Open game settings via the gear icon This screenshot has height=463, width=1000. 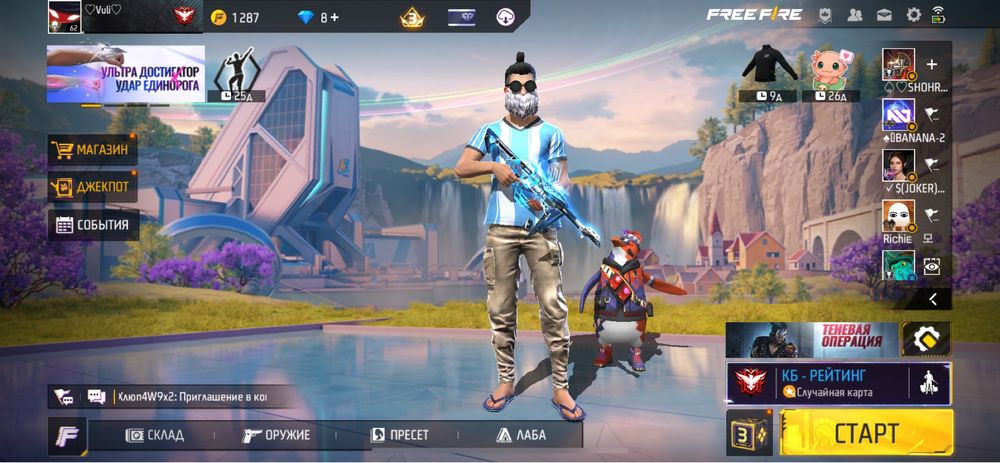913,15
